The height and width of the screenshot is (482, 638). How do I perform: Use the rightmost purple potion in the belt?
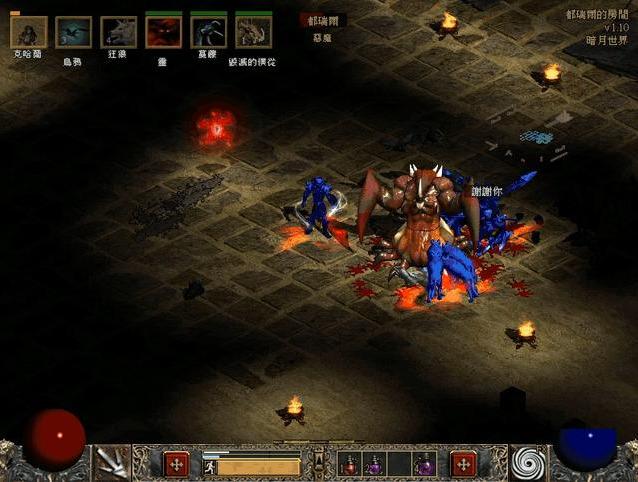tap(425, 465)
